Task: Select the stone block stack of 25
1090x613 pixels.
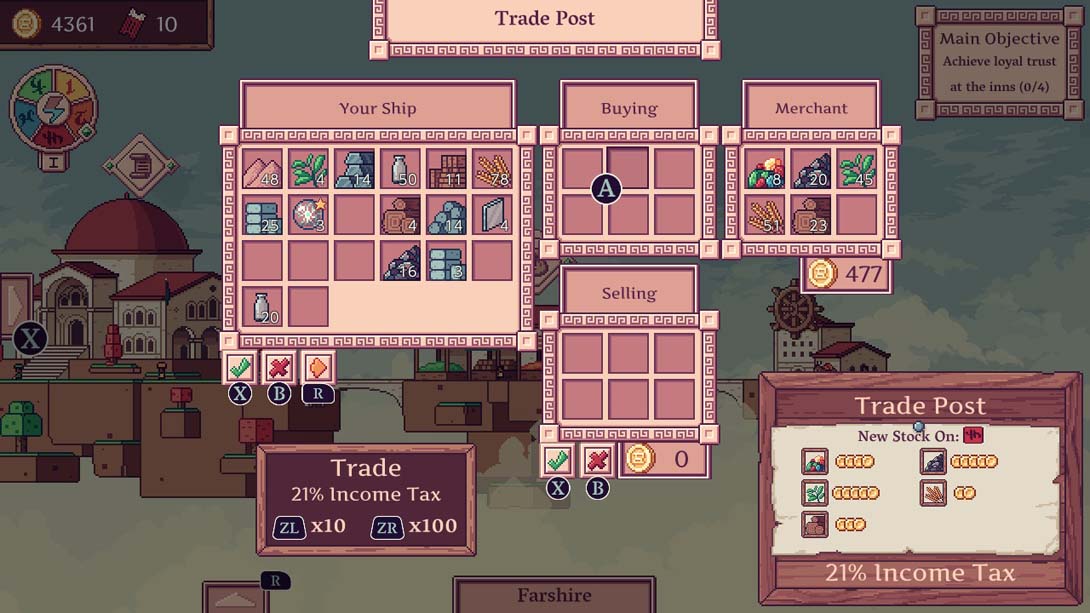Action: tap(262, 215)
